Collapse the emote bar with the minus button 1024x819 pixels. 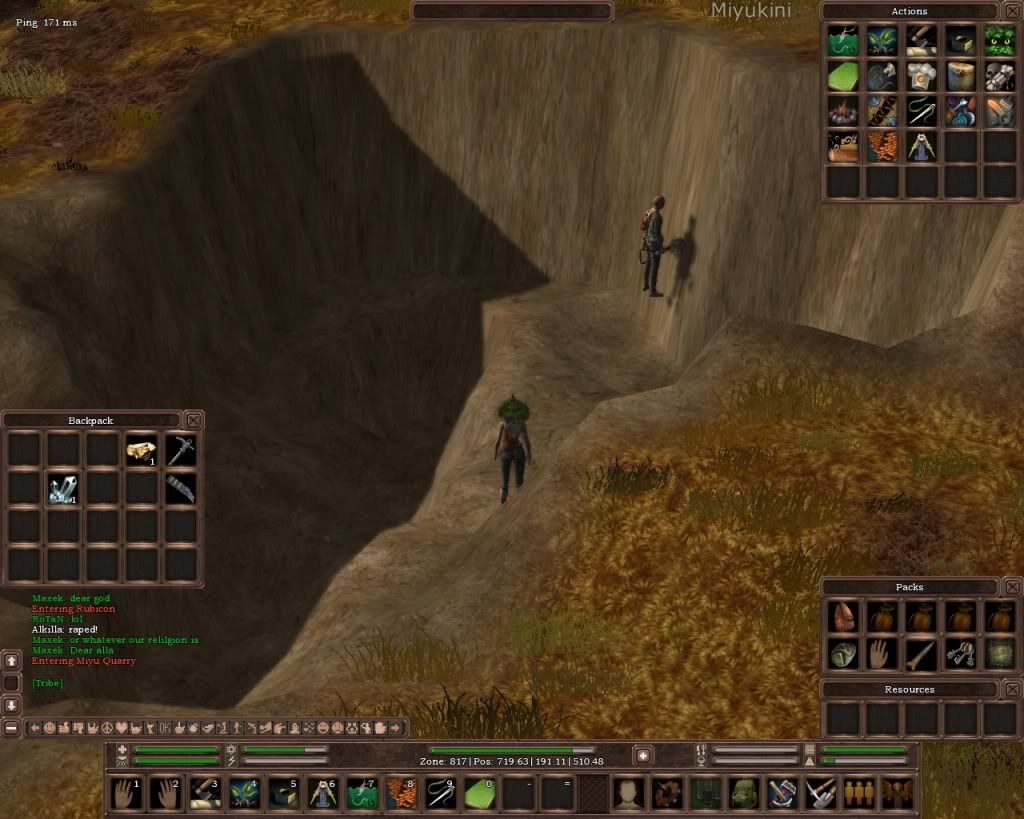pos(11,728)
